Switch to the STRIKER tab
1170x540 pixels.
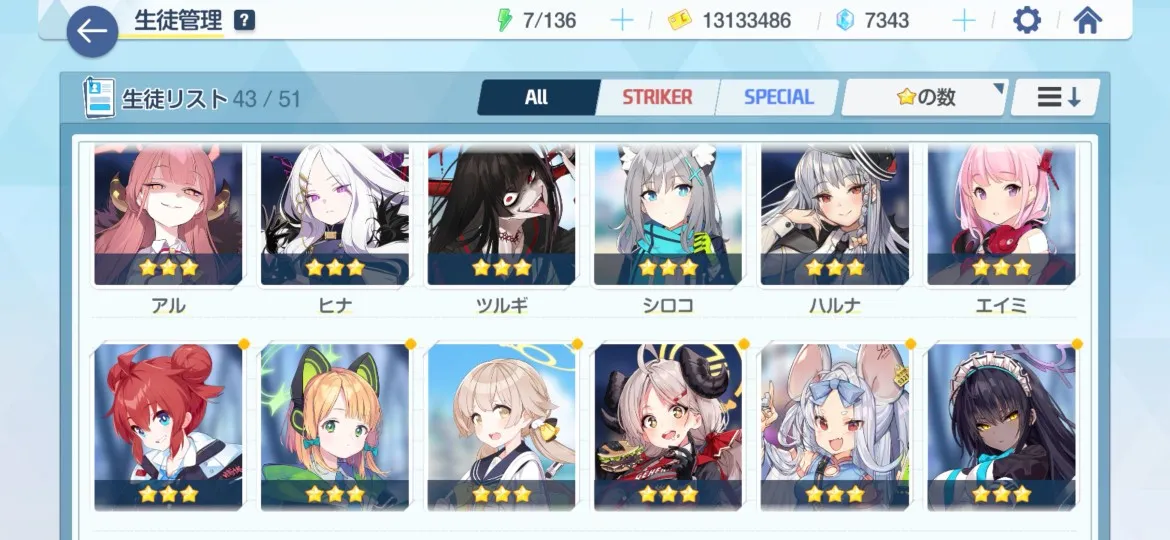coord(656,97)
